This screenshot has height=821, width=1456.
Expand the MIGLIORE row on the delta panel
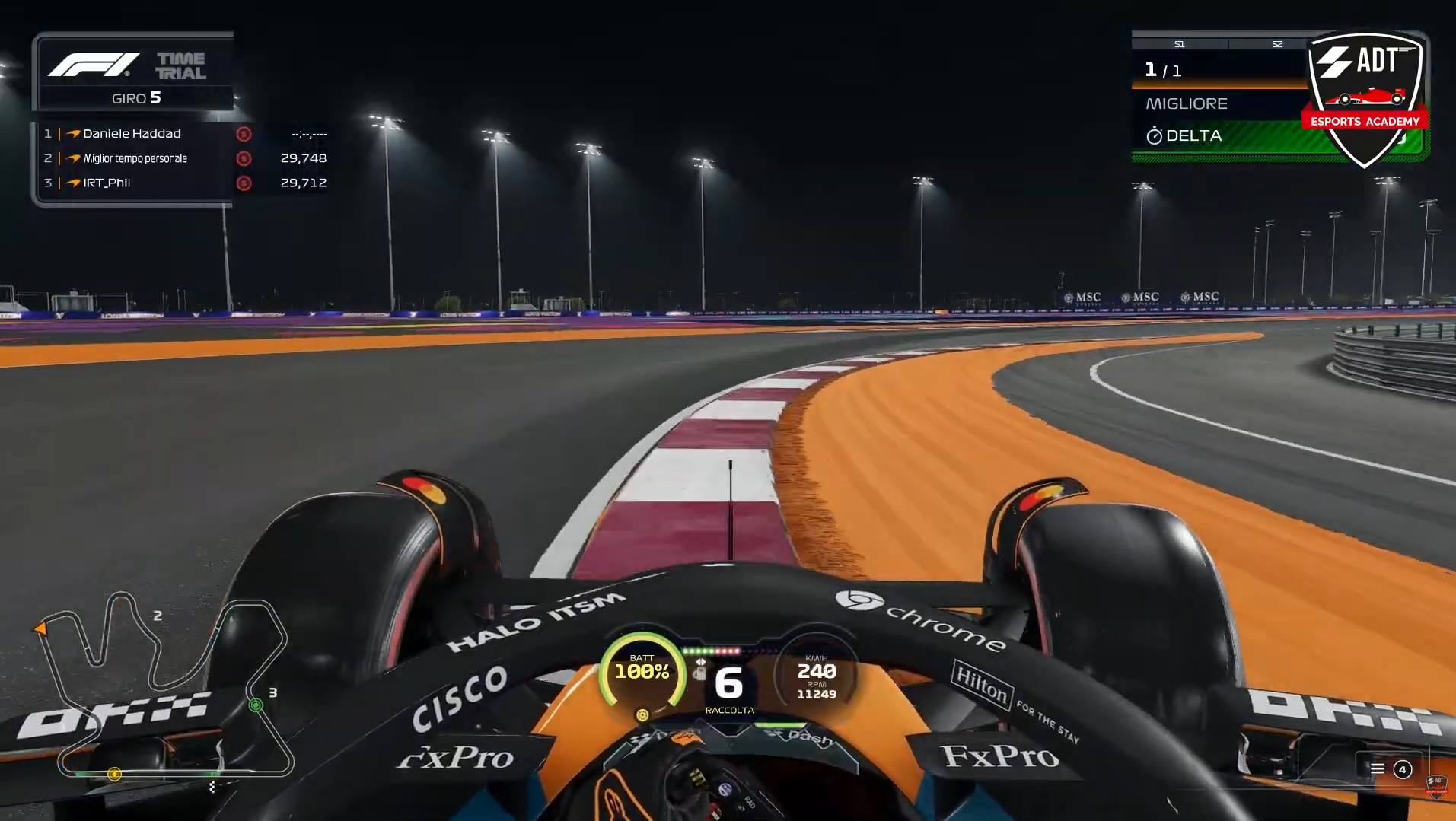[1187, 103]
